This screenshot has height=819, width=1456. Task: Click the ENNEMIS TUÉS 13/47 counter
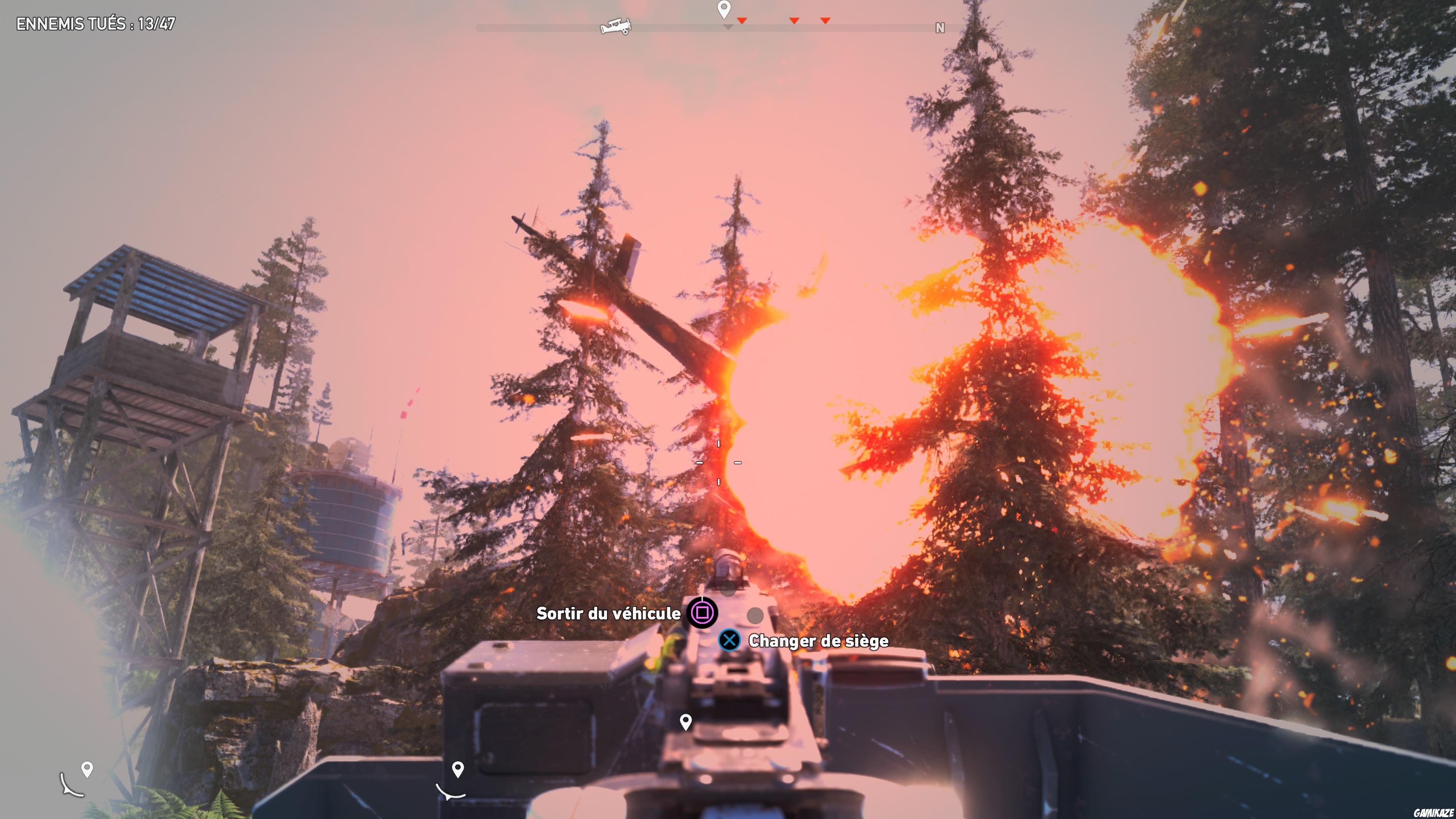point(96,24)
